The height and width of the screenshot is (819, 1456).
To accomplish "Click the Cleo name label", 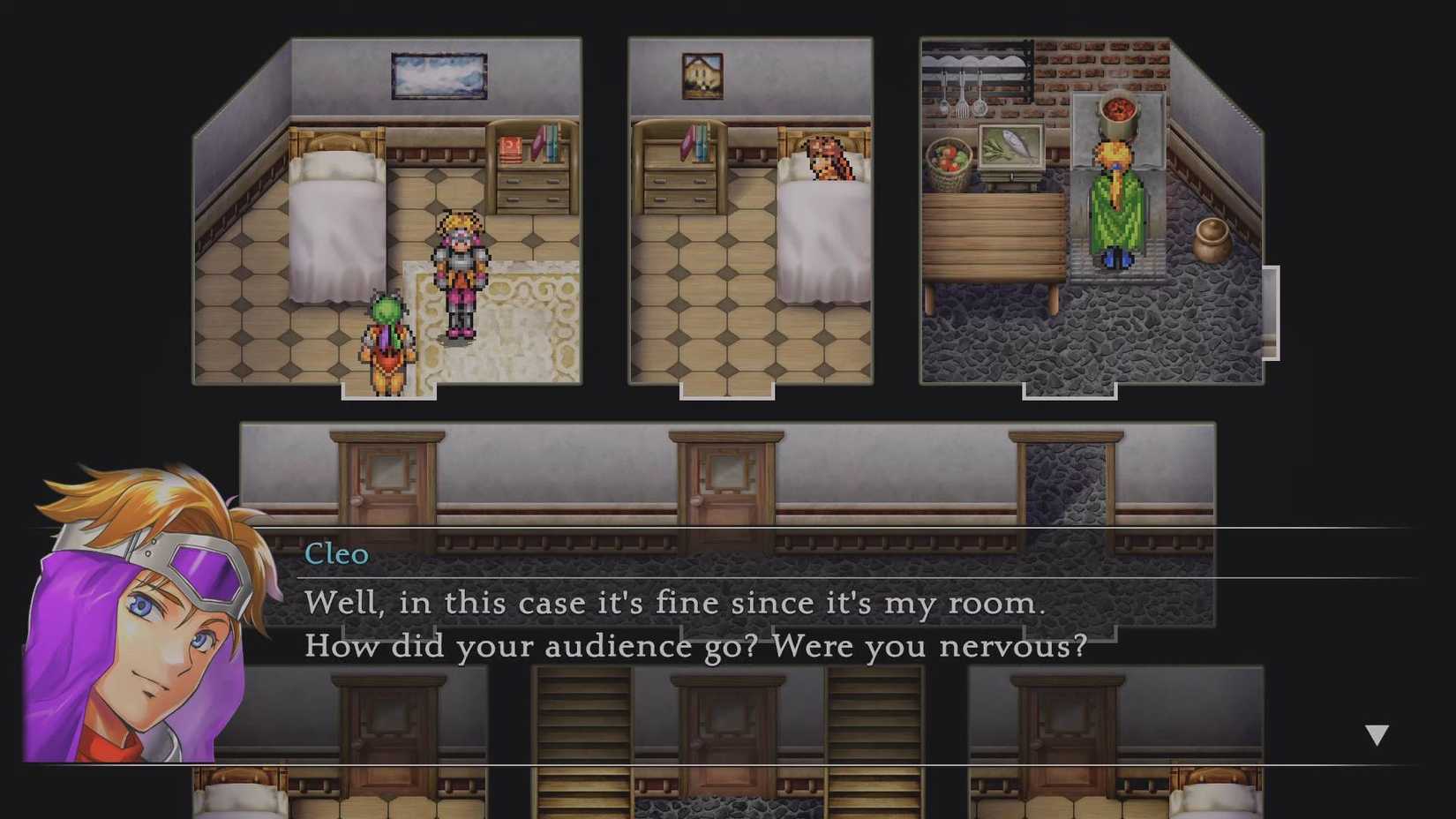I will click(338, 554).
